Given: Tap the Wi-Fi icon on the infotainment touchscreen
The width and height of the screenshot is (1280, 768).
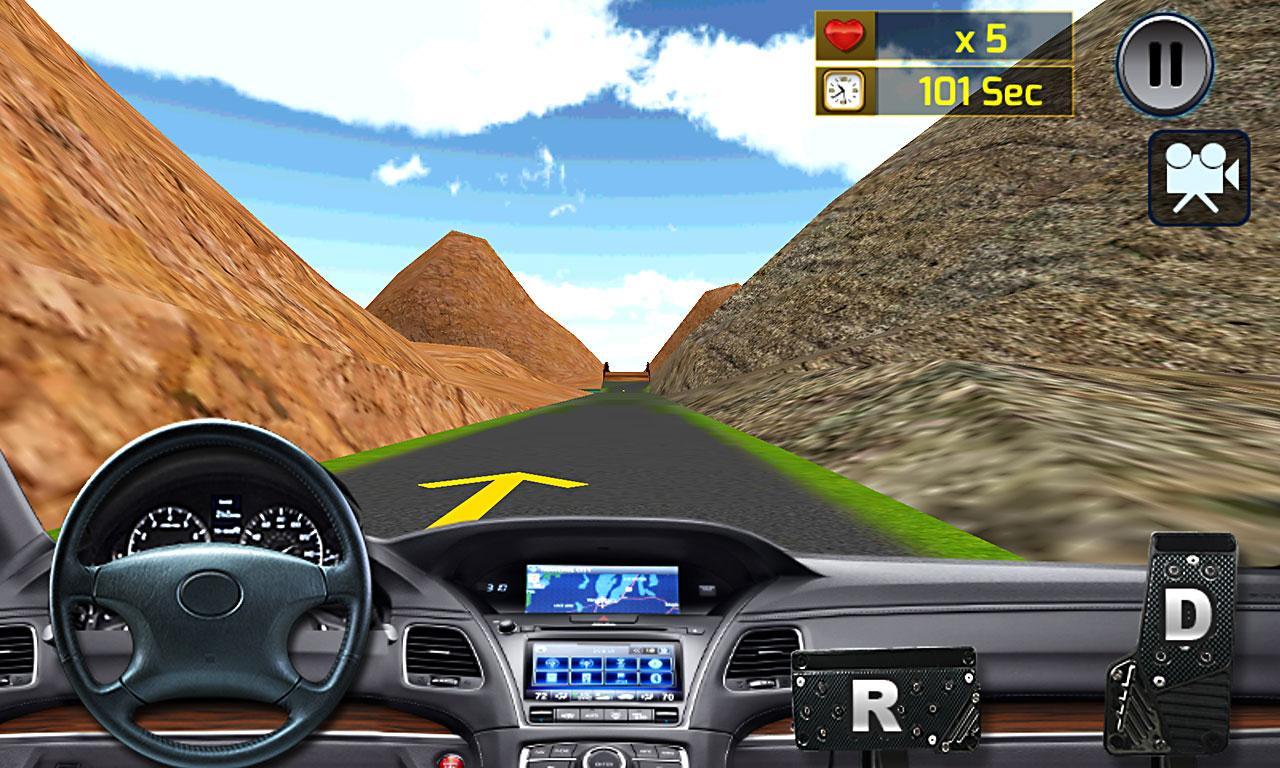Looking at the screenshot, I should (x=551, y=663).
